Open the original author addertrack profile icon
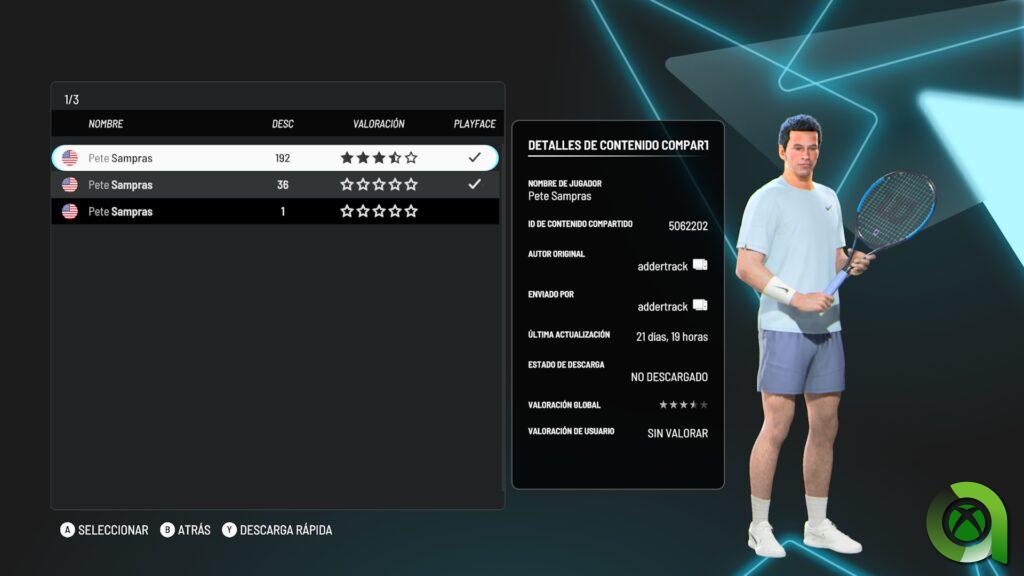1024x576 pixels. 700,265
